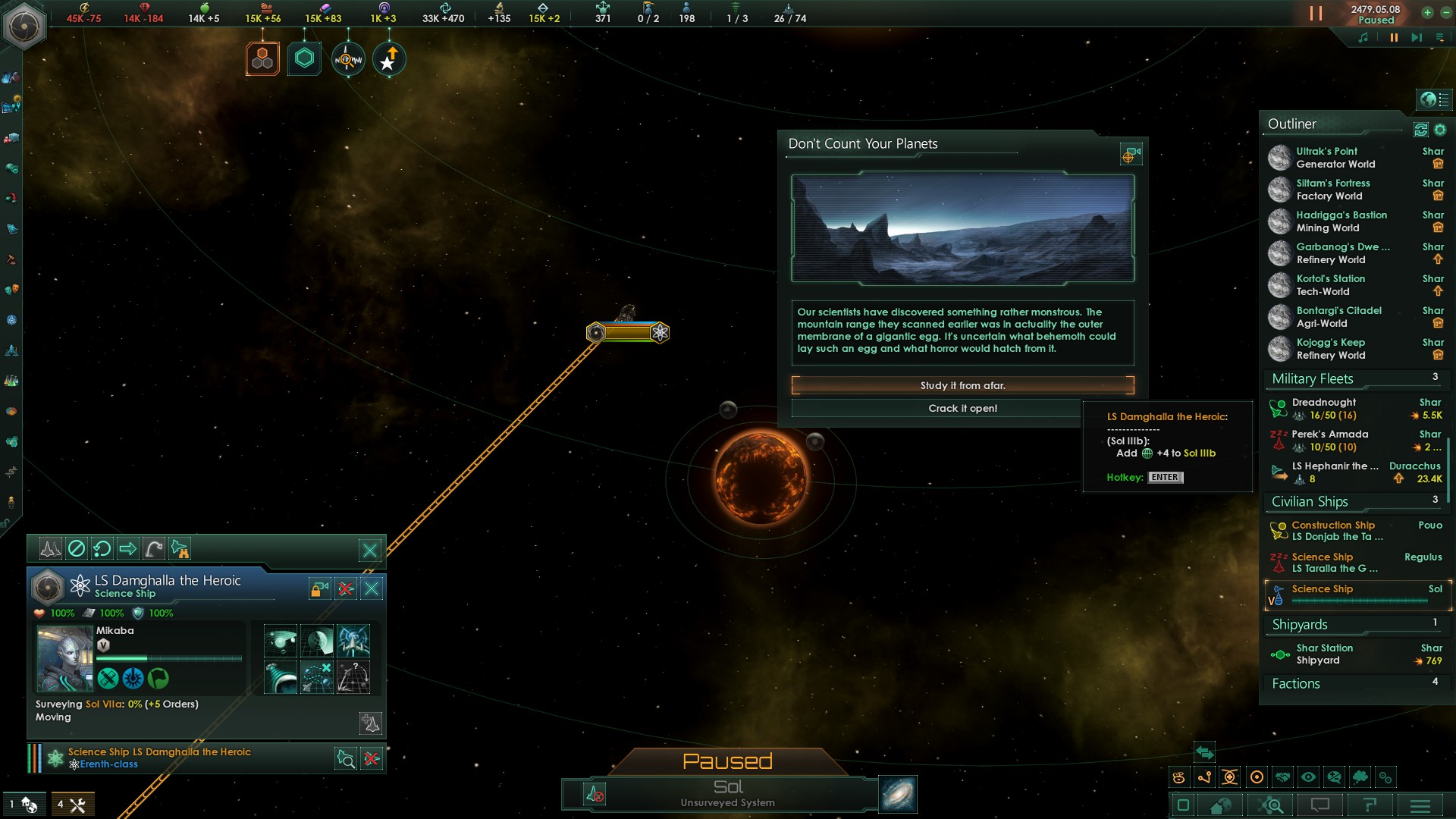Go to event location icon
Screen dimensions: 1456x819
tap(1131, 155)
